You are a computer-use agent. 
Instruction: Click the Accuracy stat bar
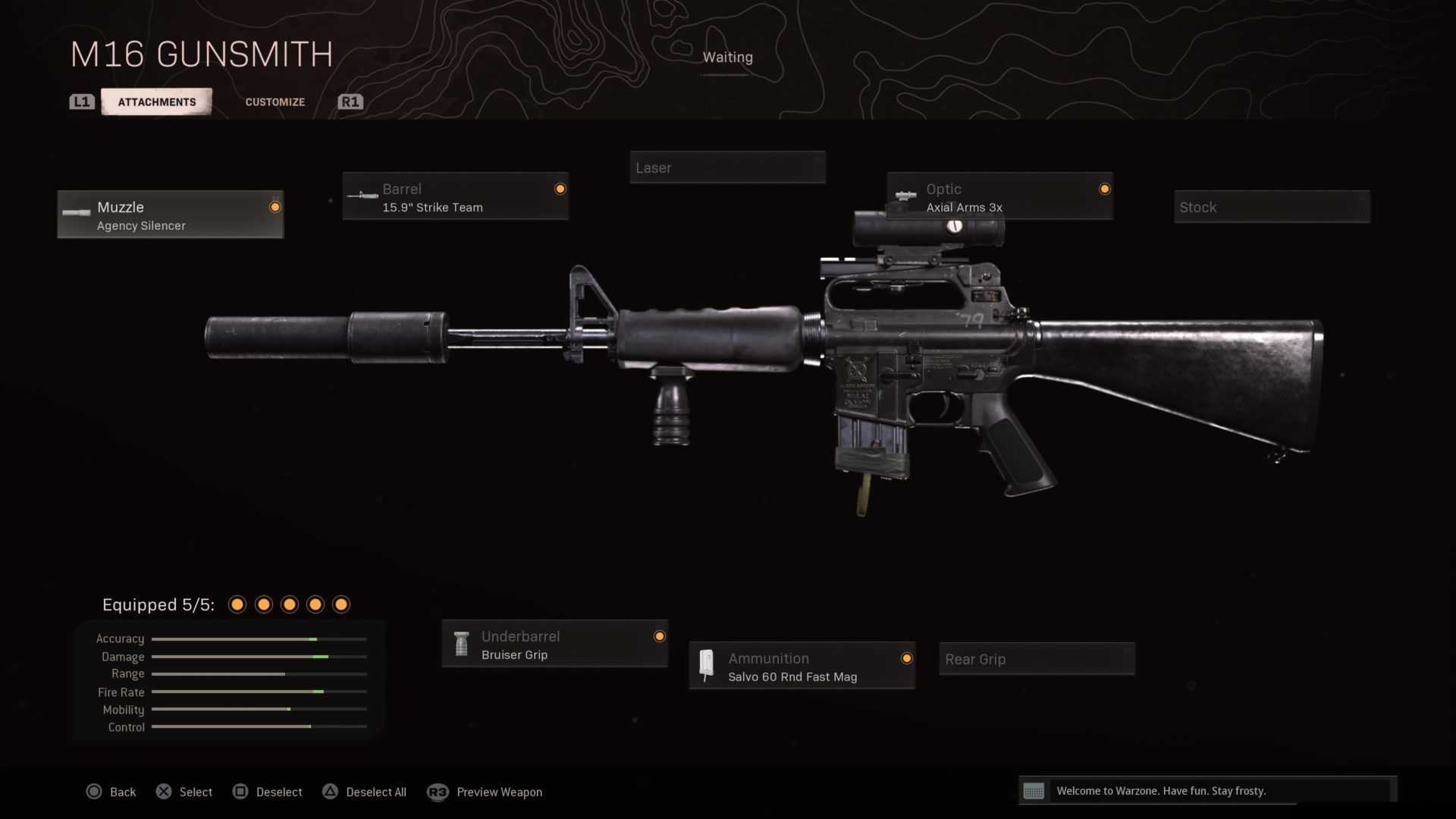[x=259, y=639]
